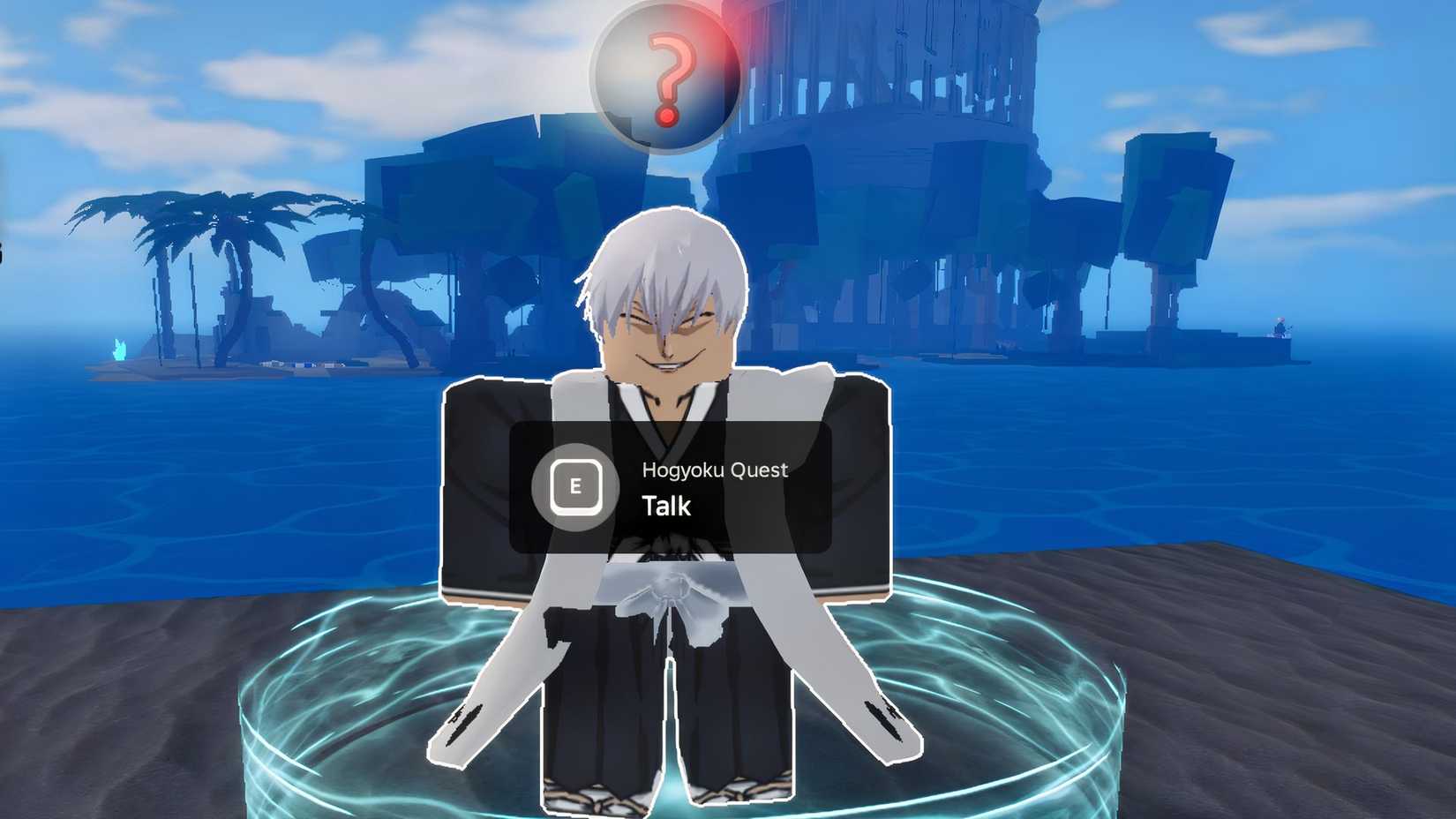
Task: Click the small blue flame on the distant island
Action: [119, 349]
